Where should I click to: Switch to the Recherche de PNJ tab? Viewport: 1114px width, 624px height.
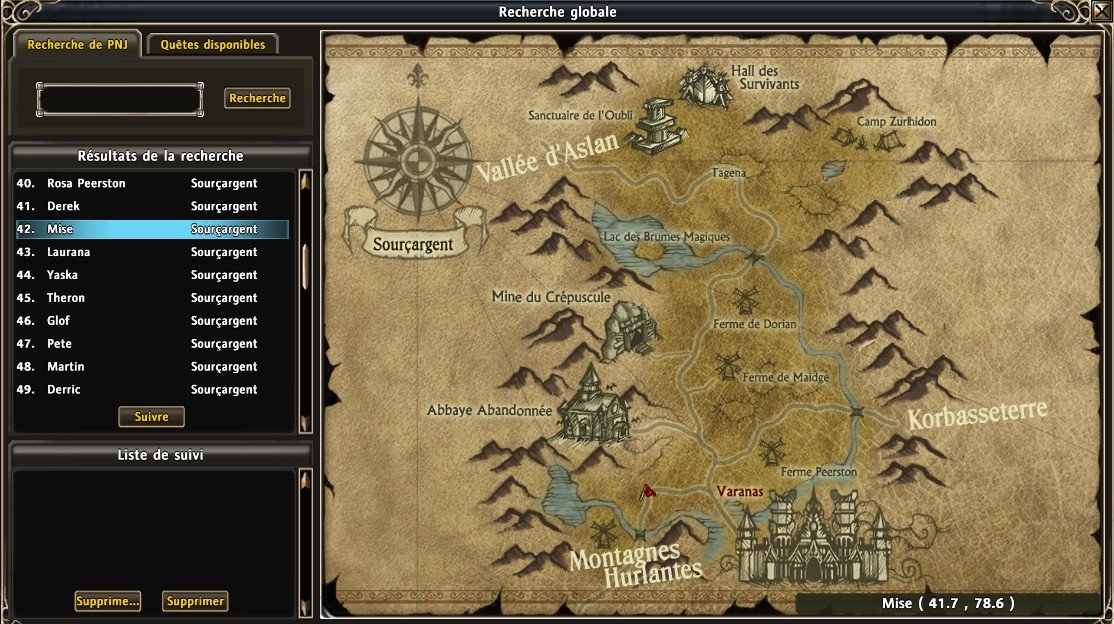(x=76, y=45)
